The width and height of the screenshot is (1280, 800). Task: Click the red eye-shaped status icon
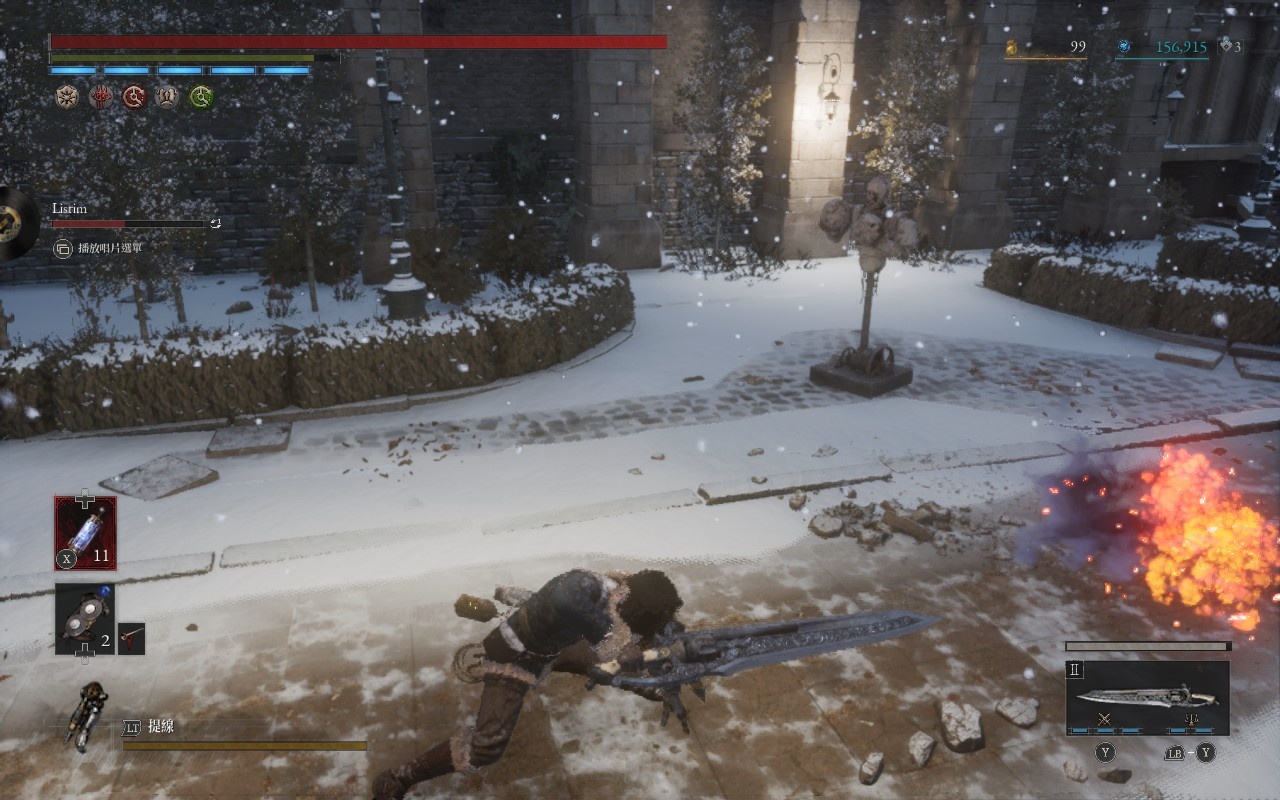point(100,97)
